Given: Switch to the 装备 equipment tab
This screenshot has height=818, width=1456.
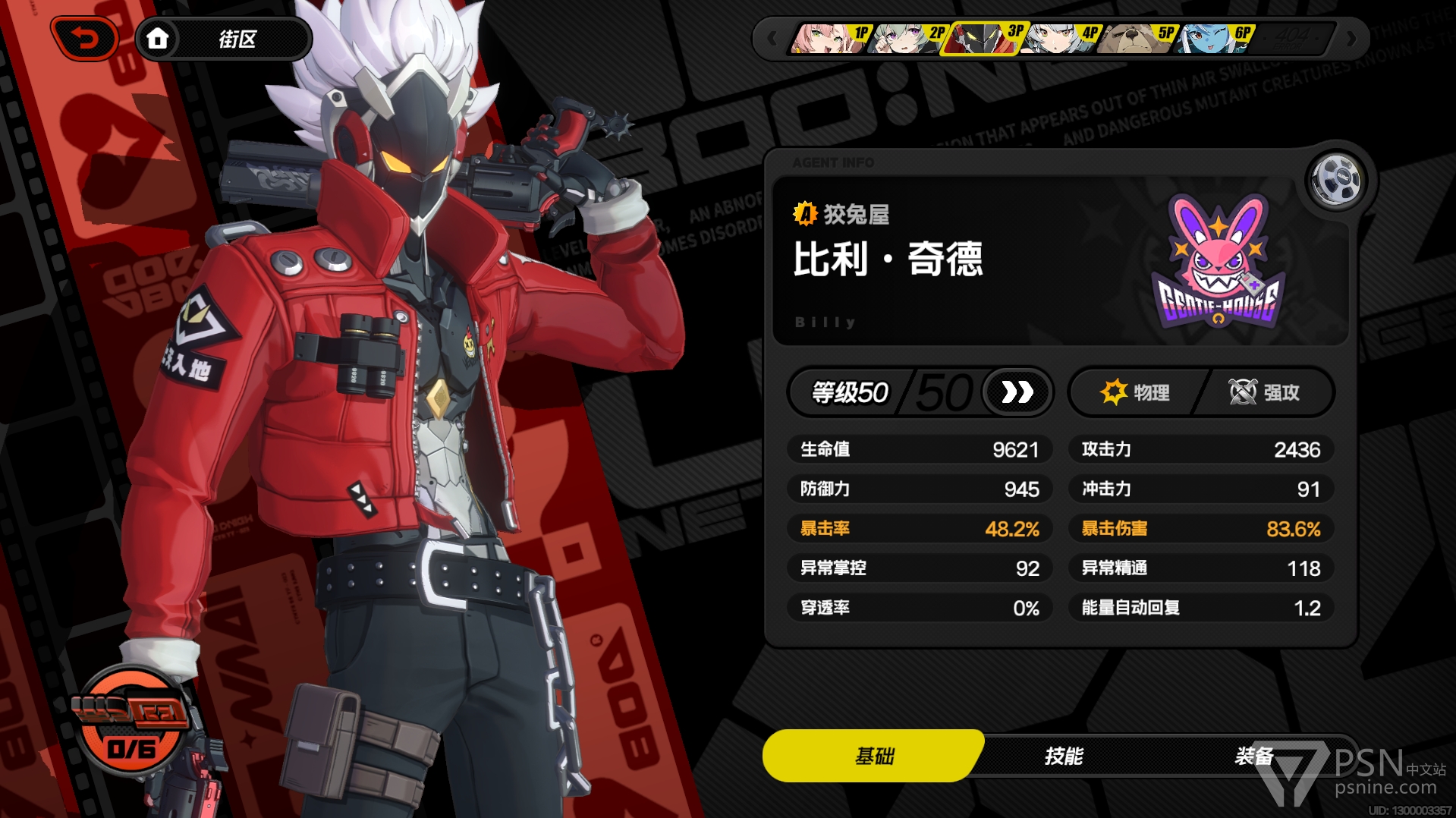Looking at the screenshot, I should (1253, 756).
